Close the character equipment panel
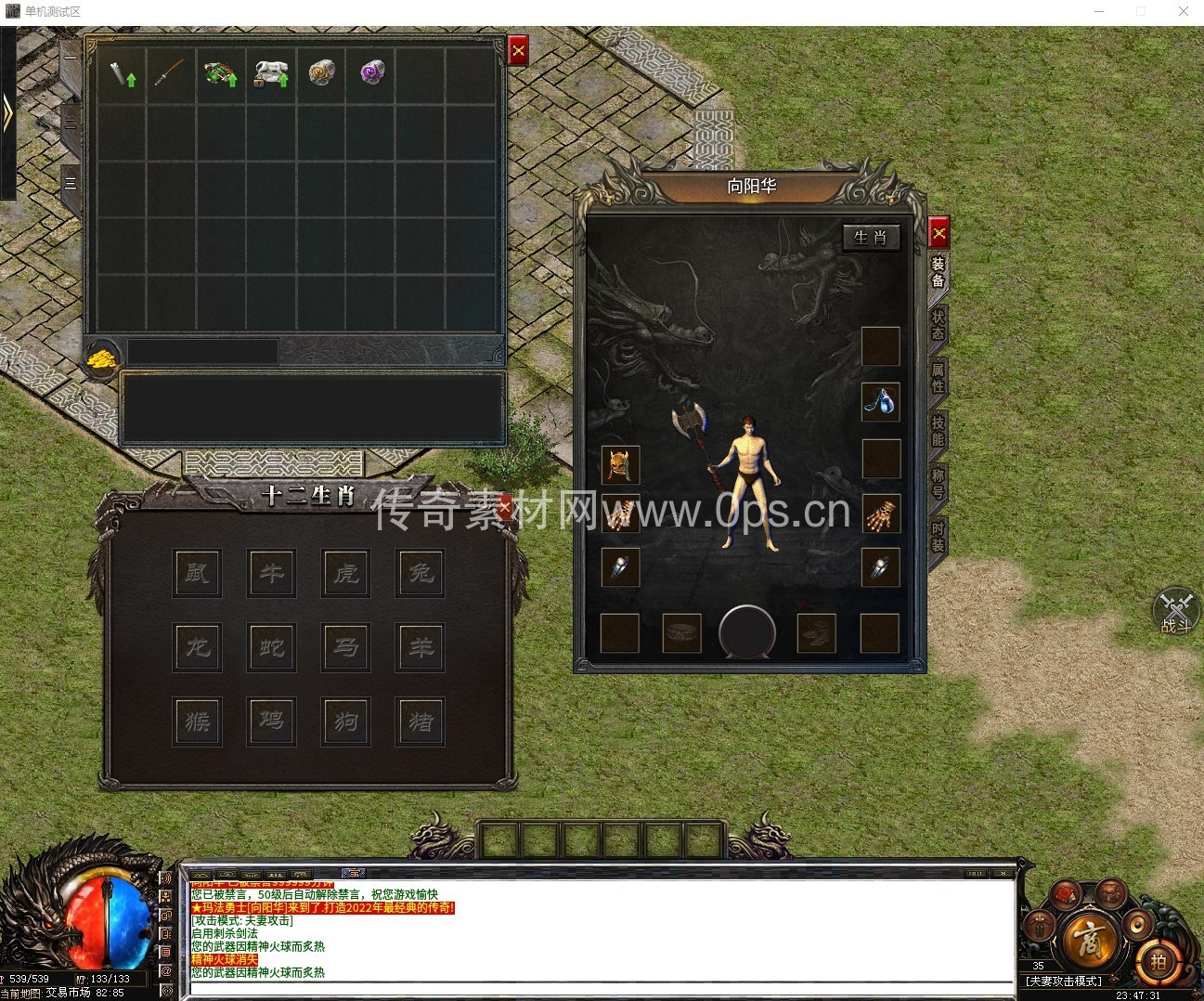 939,232
